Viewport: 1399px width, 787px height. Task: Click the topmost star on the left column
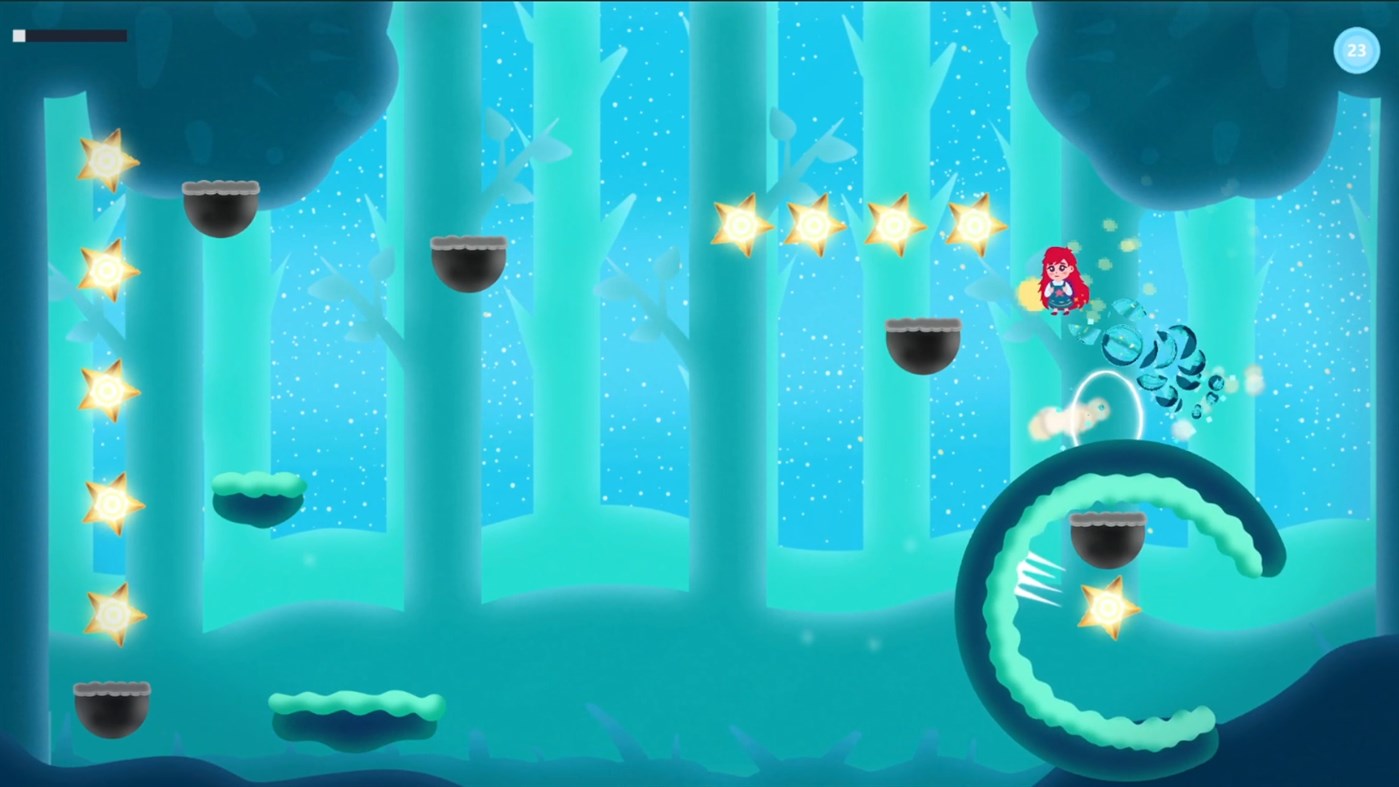[x=103, y=160]
